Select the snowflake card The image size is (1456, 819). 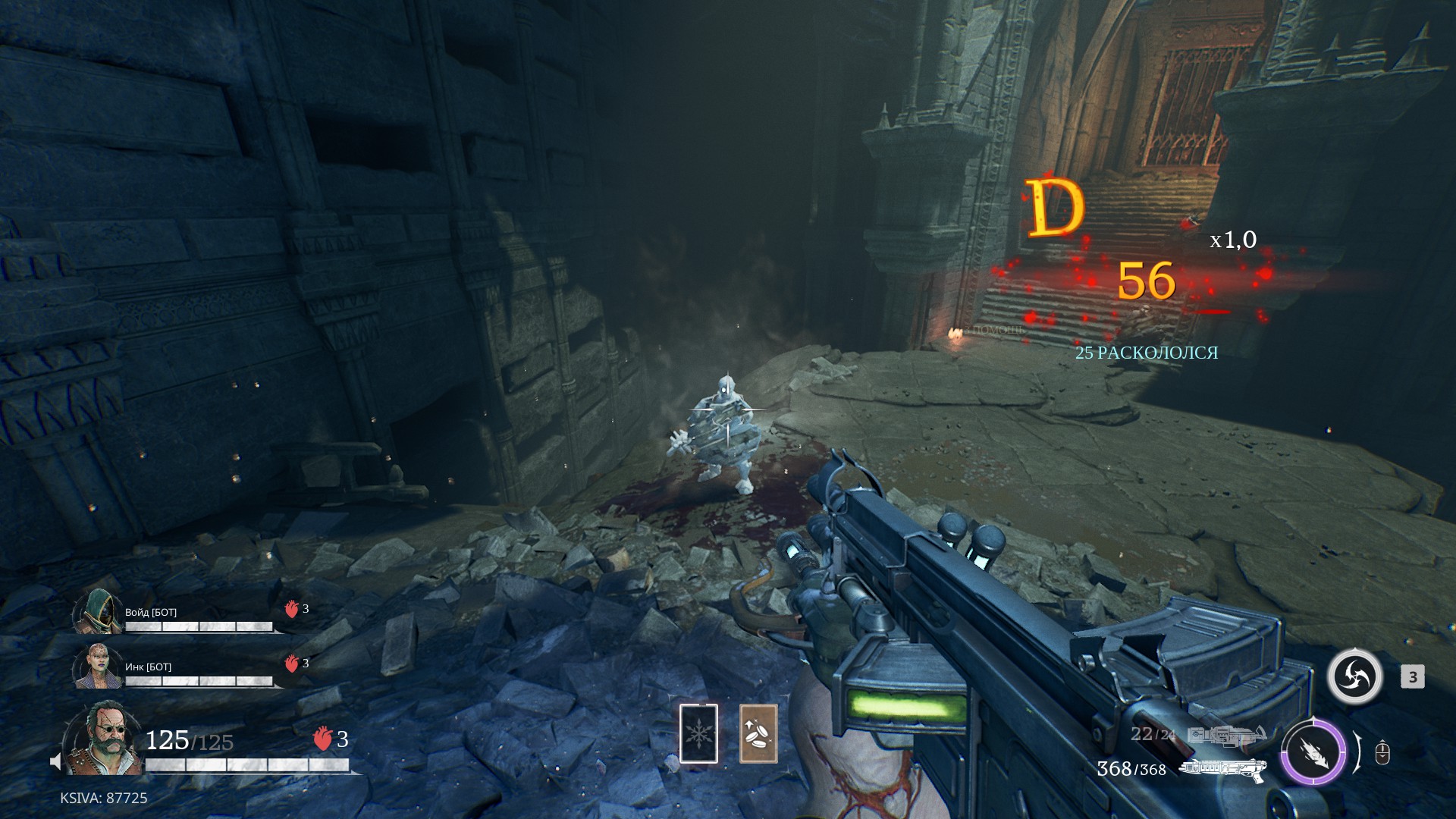(698, 733)
